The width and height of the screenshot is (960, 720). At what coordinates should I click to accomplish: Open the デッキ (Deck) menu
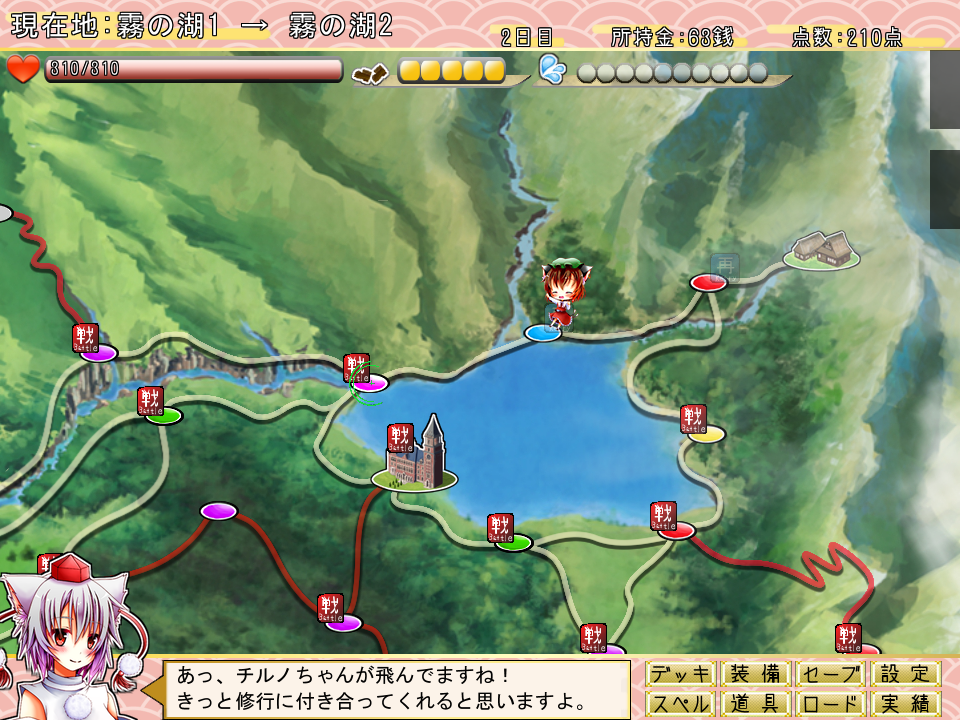click(x=682, y=674)
